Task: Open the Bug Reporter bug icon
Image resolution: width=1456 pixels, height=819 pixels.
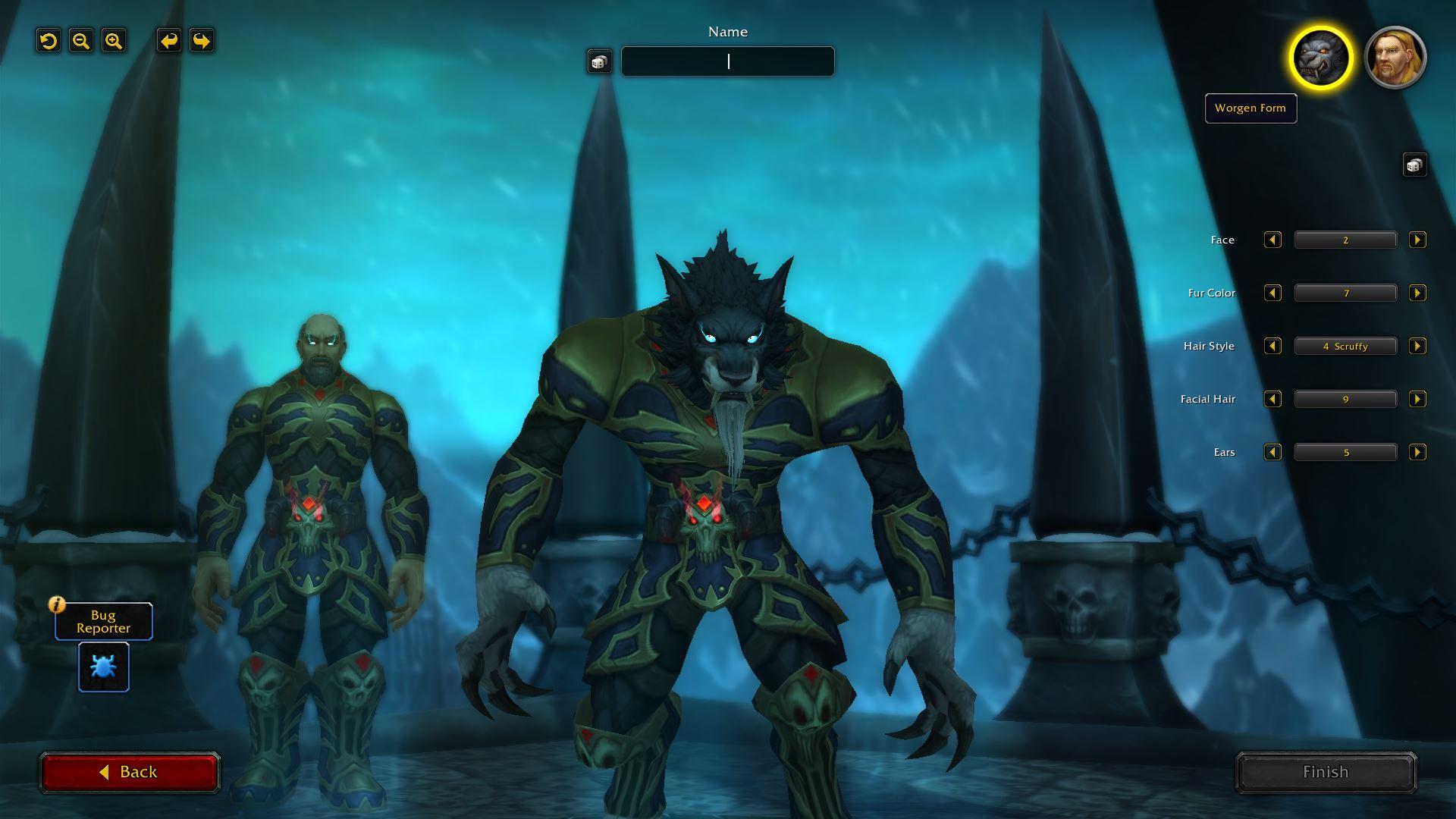Action: tap(103, 667)
